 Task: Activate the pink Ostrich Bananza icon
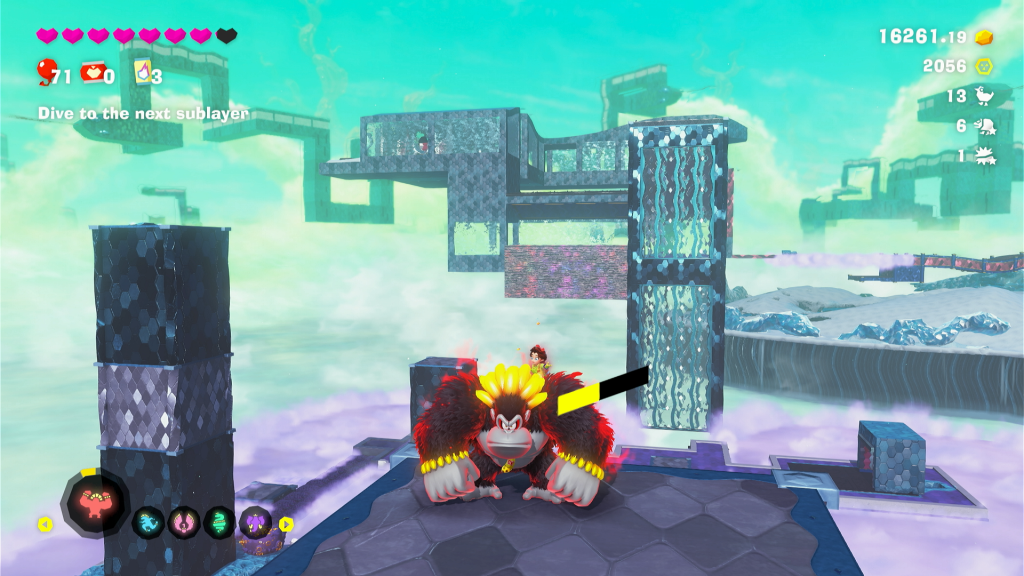click(x=184, y=522)
